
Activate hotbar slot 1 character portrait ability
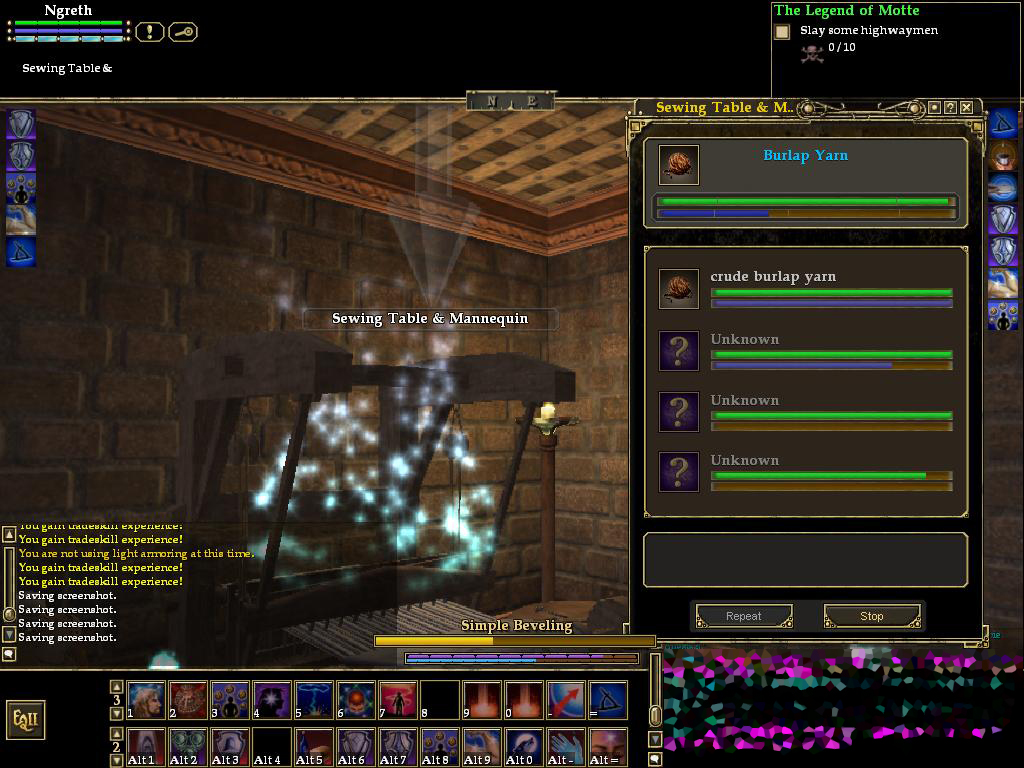click(x=146, y=700)
